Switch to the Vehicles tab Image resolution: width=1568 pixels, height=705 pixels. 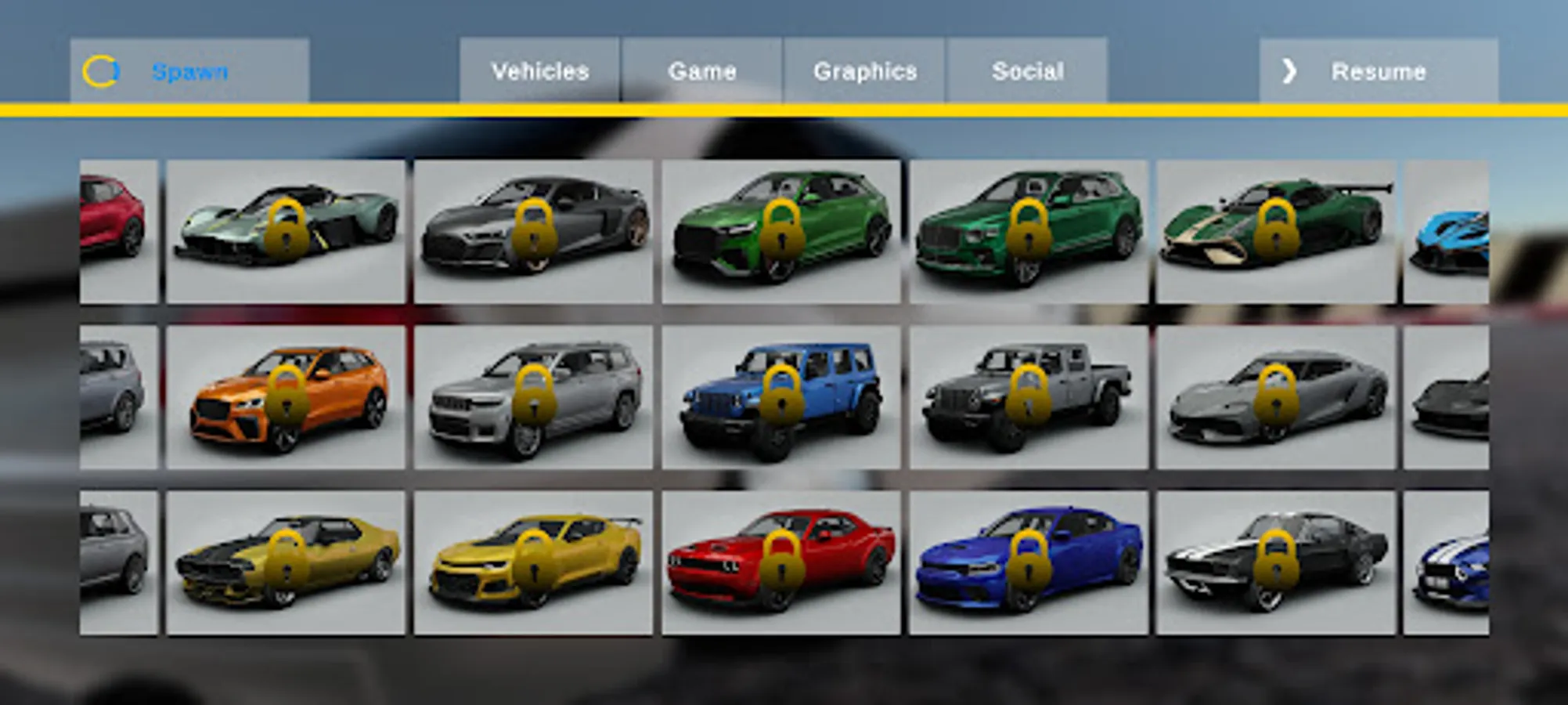pyautogui.click(x=539, y=71)
